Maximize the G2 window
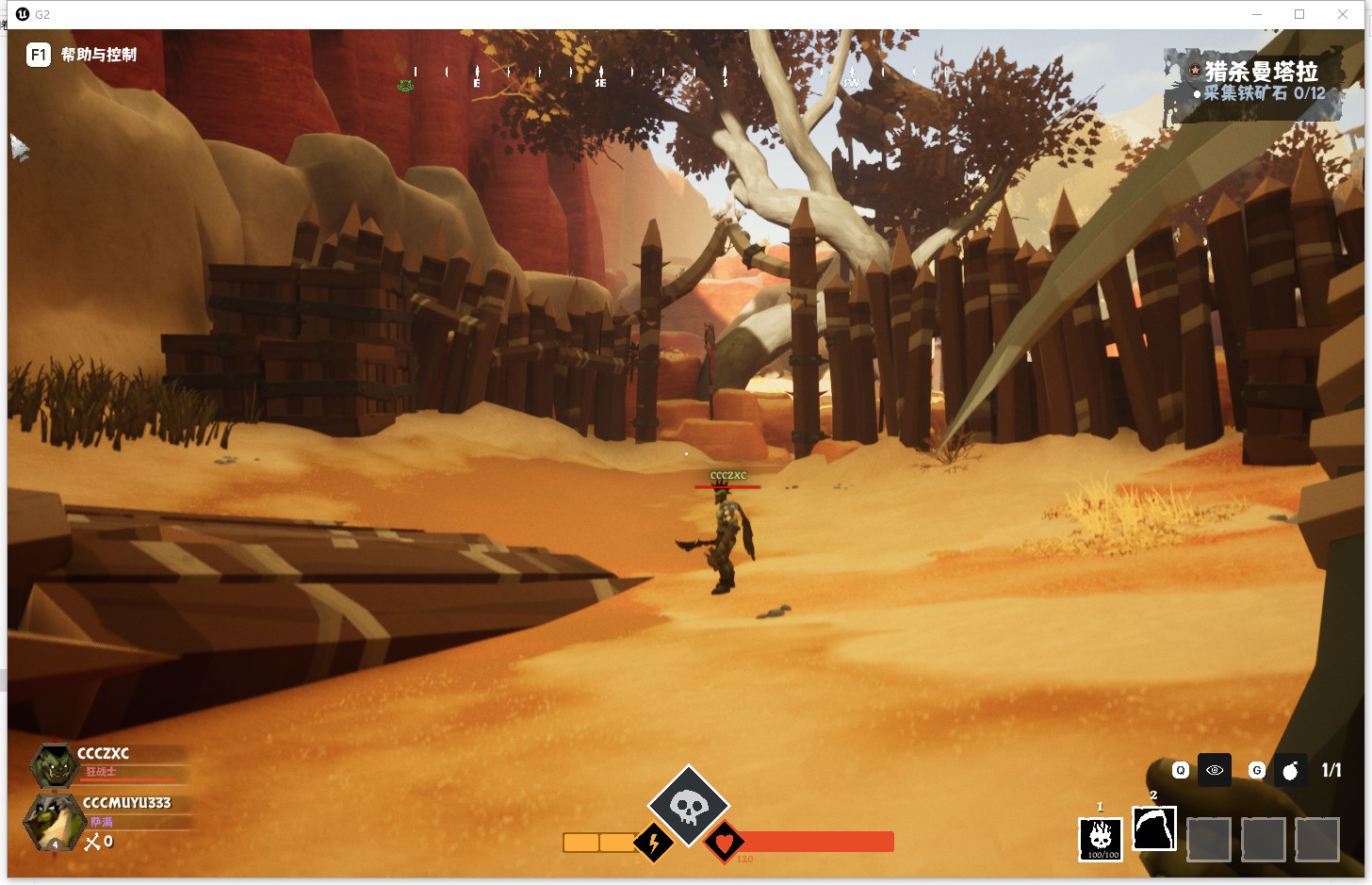The width and height of the screenshot is (1372, 885). (1299, 14)
